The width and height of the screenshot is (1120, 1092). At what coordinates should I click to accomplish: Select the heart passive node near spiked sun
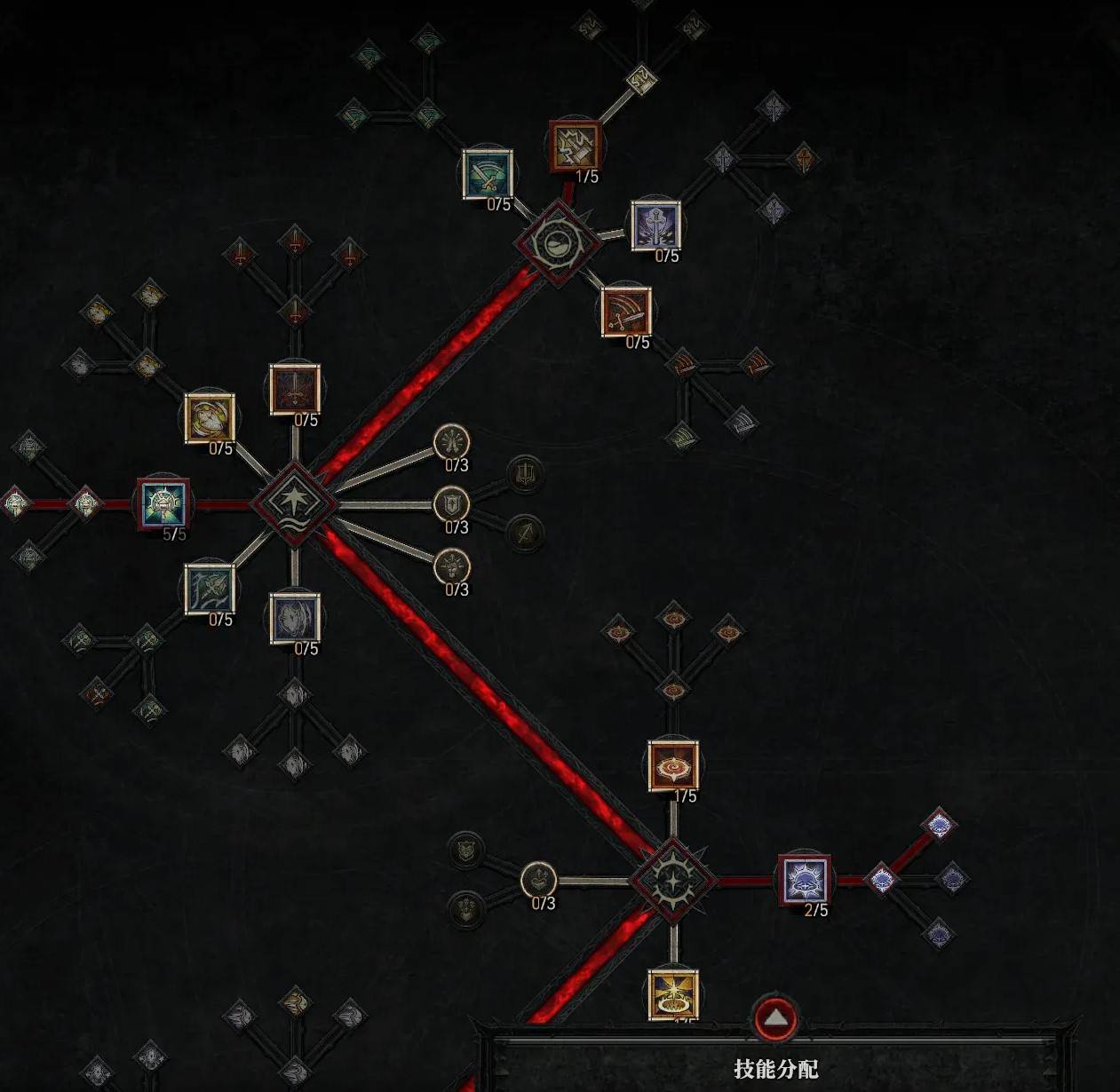[x=538, y=880]
